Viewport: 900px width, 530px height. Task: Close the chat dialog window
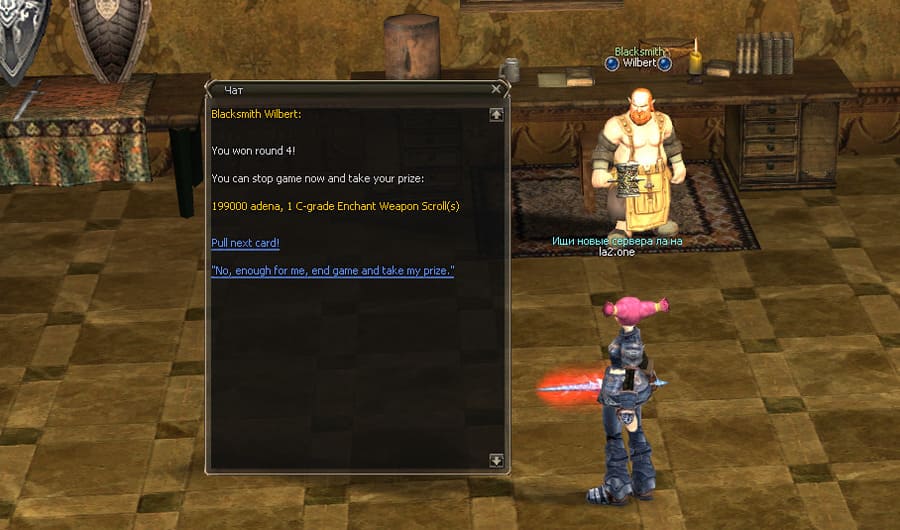[x=496, y=89]
